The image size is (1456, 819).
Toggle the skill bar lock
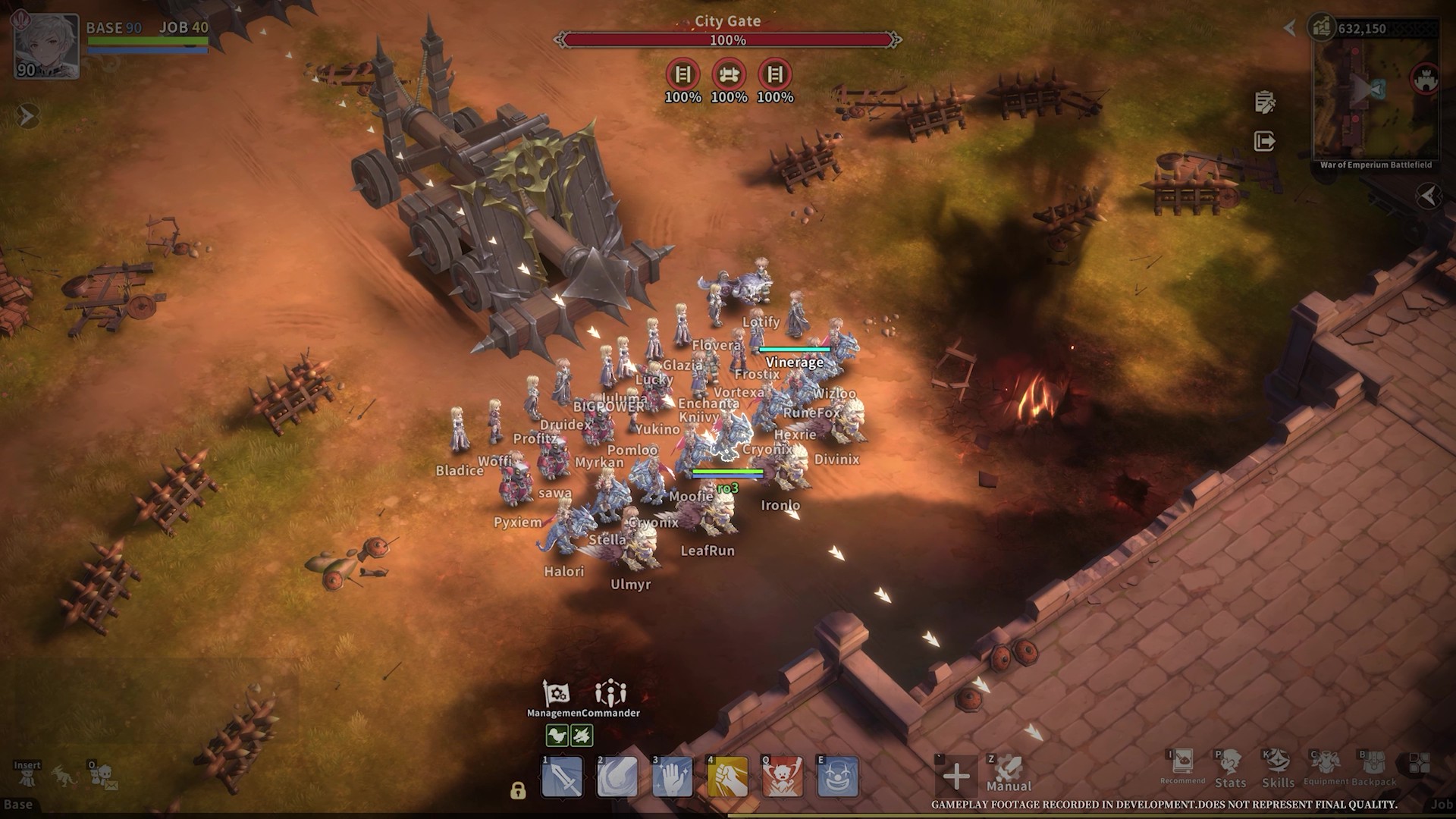(518, 791)
